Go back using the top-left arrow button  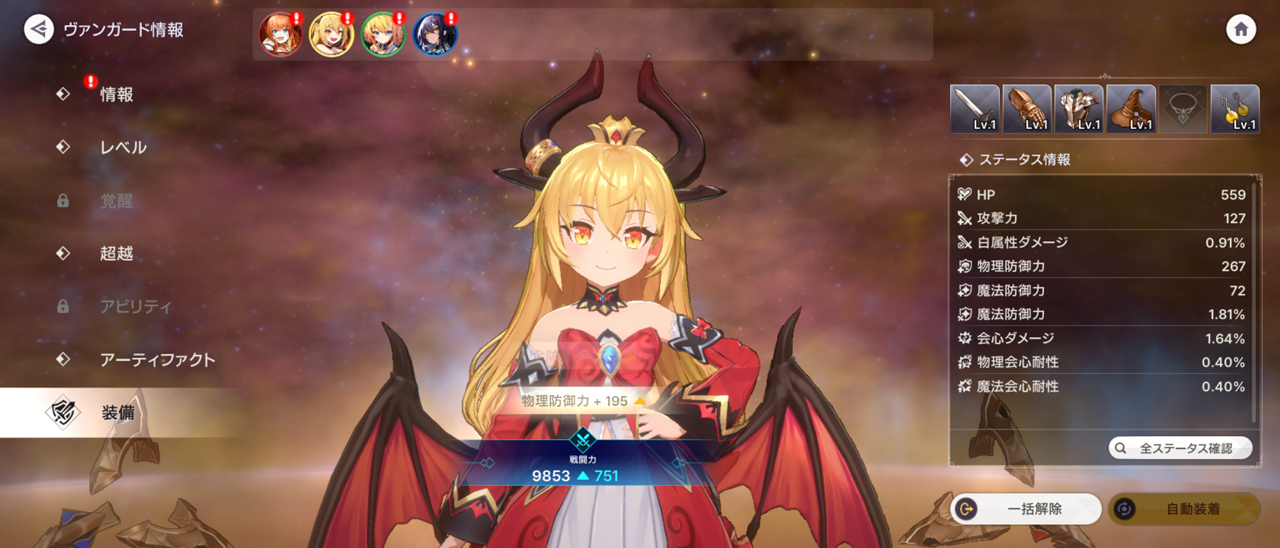[39, 29]
